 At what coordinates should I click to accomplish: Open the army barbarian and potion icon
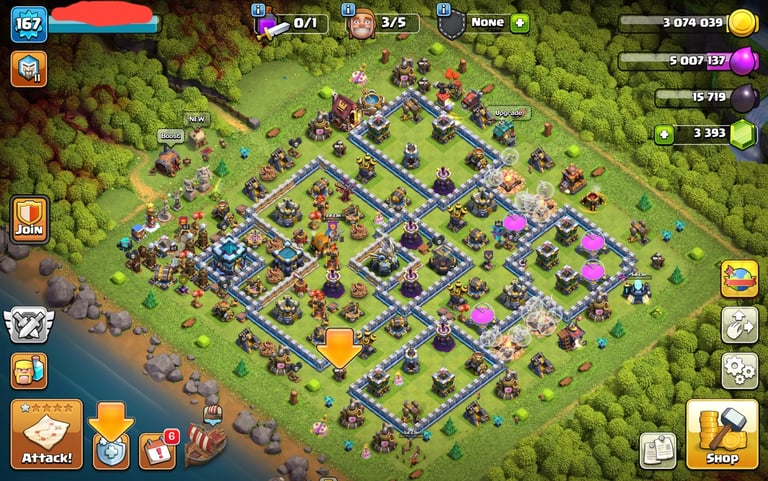coord(29,371)
